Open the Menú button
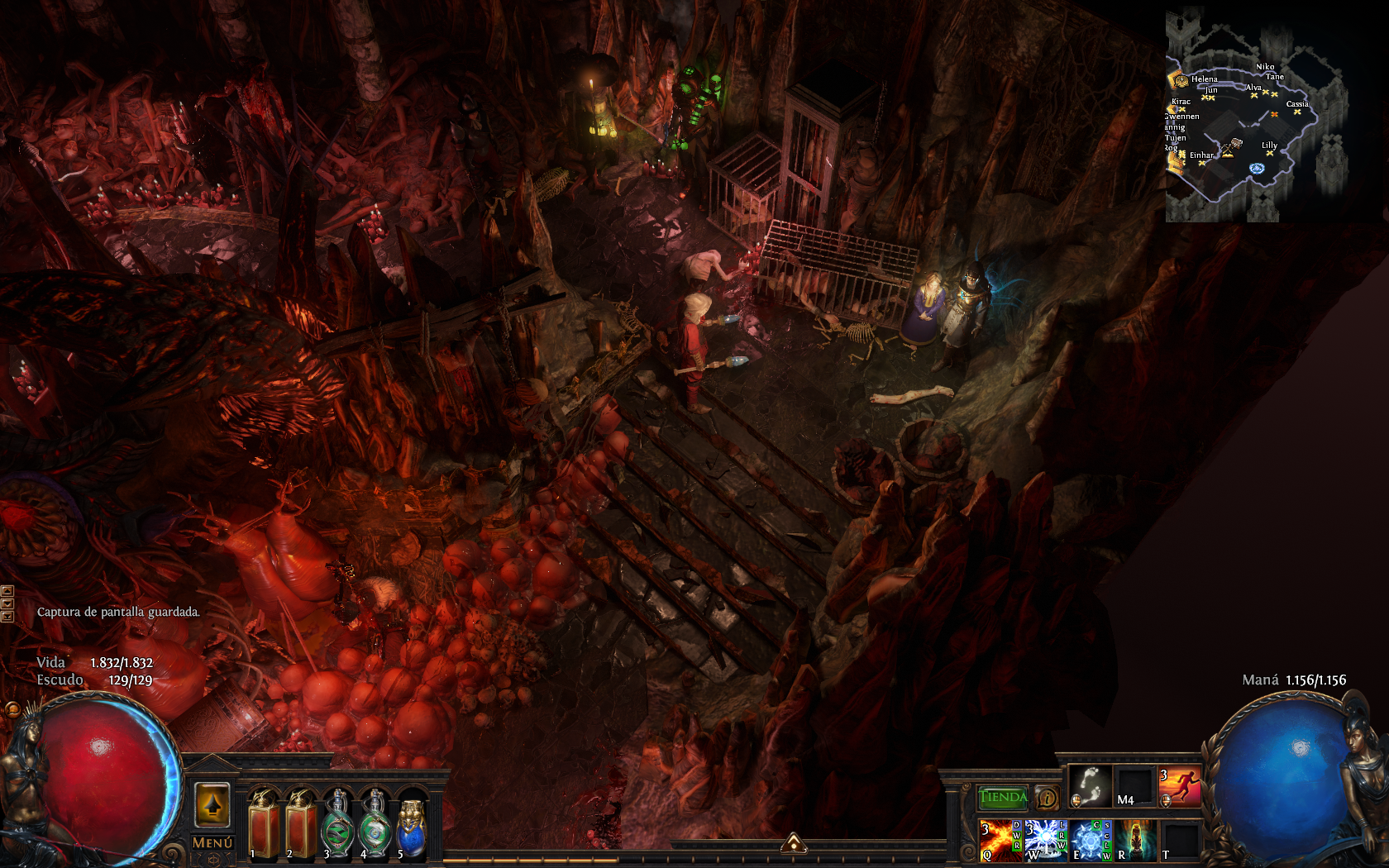Viewport: 1389px width, 868px height. tap(212, 842)
